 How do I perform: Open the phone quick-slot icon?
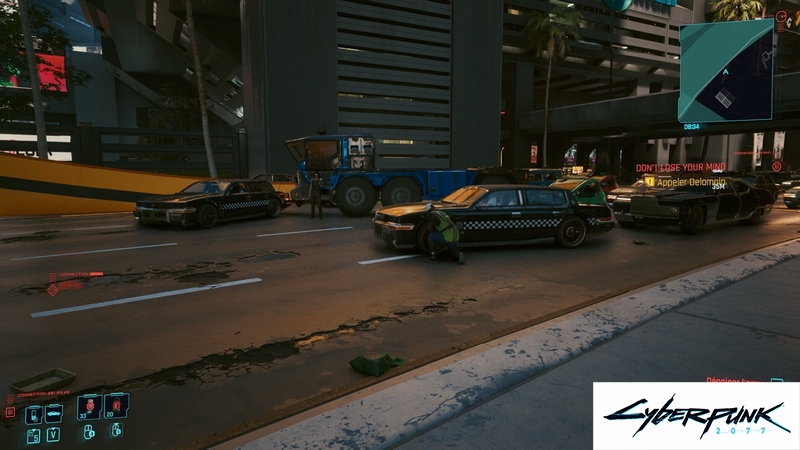coord(33,413)
